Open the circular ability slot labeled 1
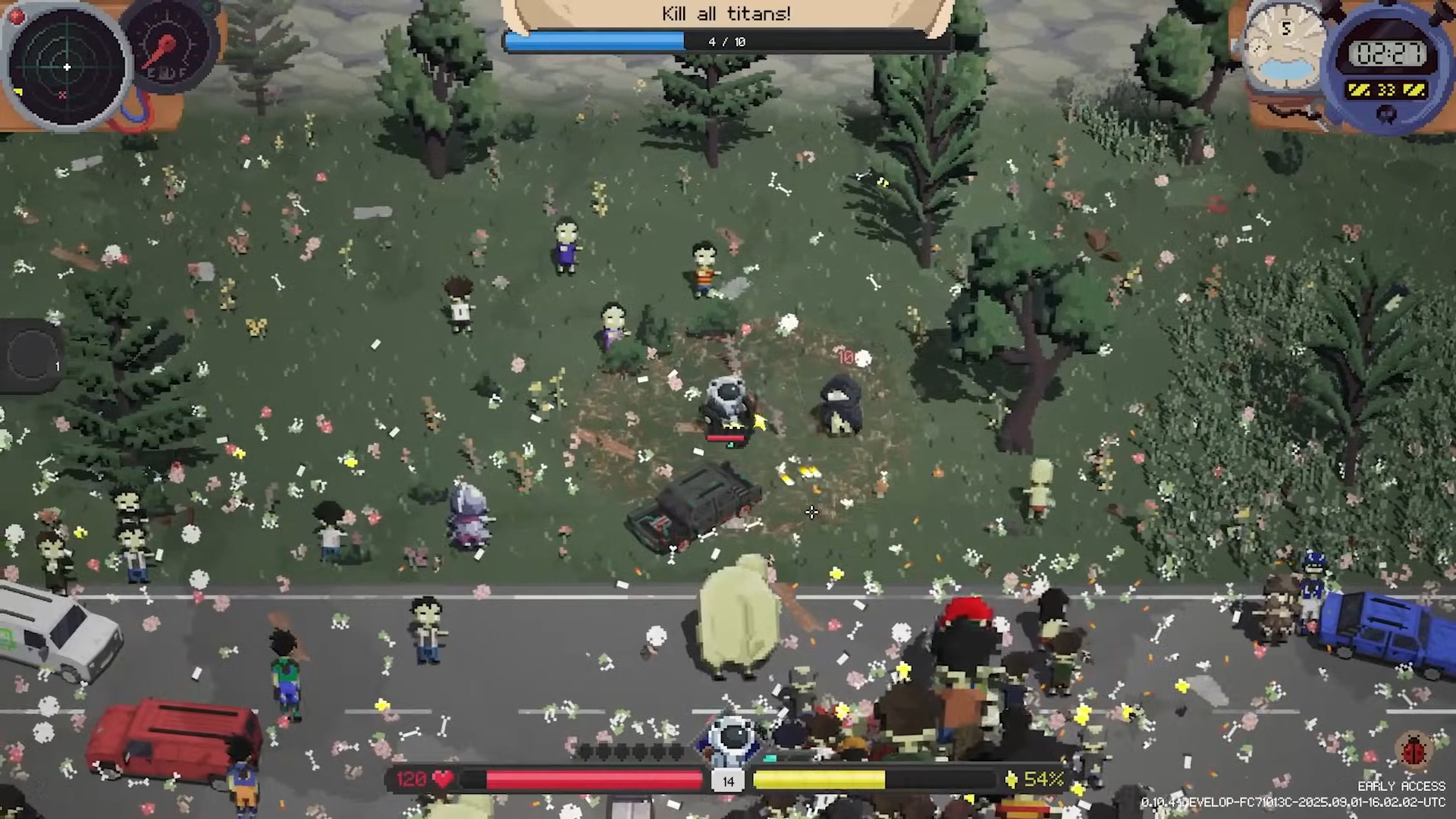 pos(33,353)
